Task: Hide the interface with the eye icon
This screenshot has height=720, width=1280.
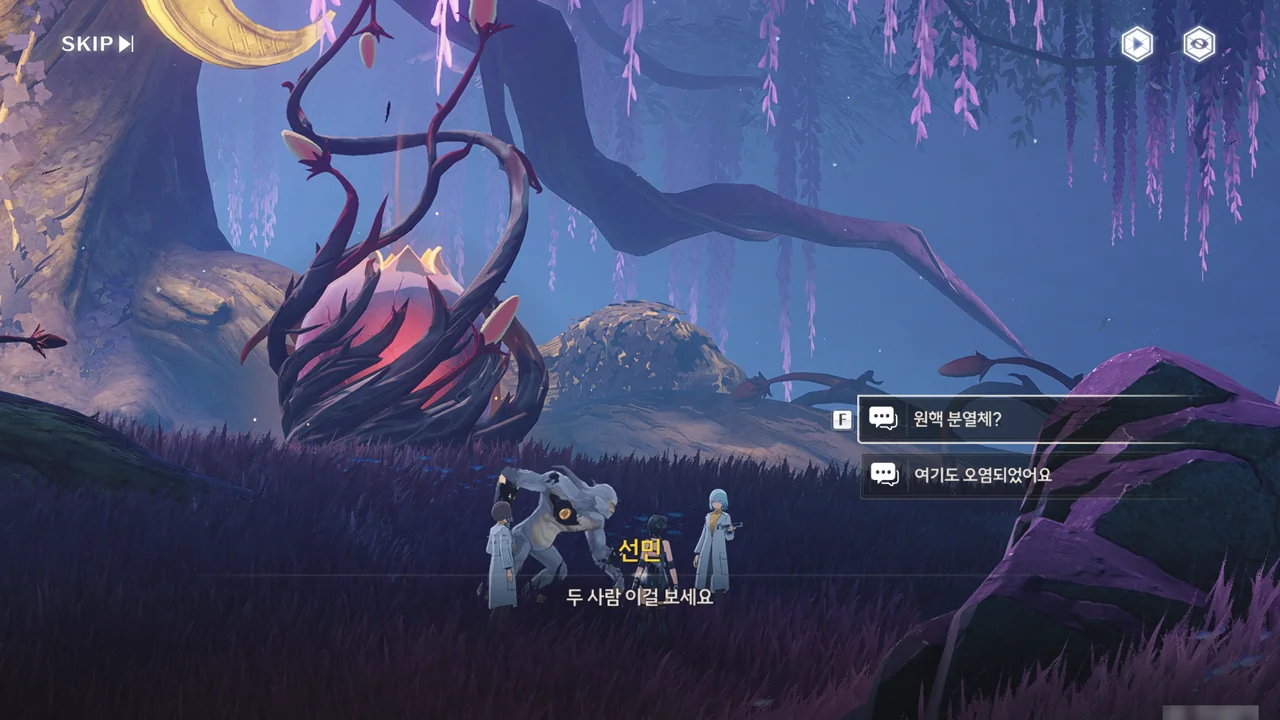Action: tap(1199, 44)
